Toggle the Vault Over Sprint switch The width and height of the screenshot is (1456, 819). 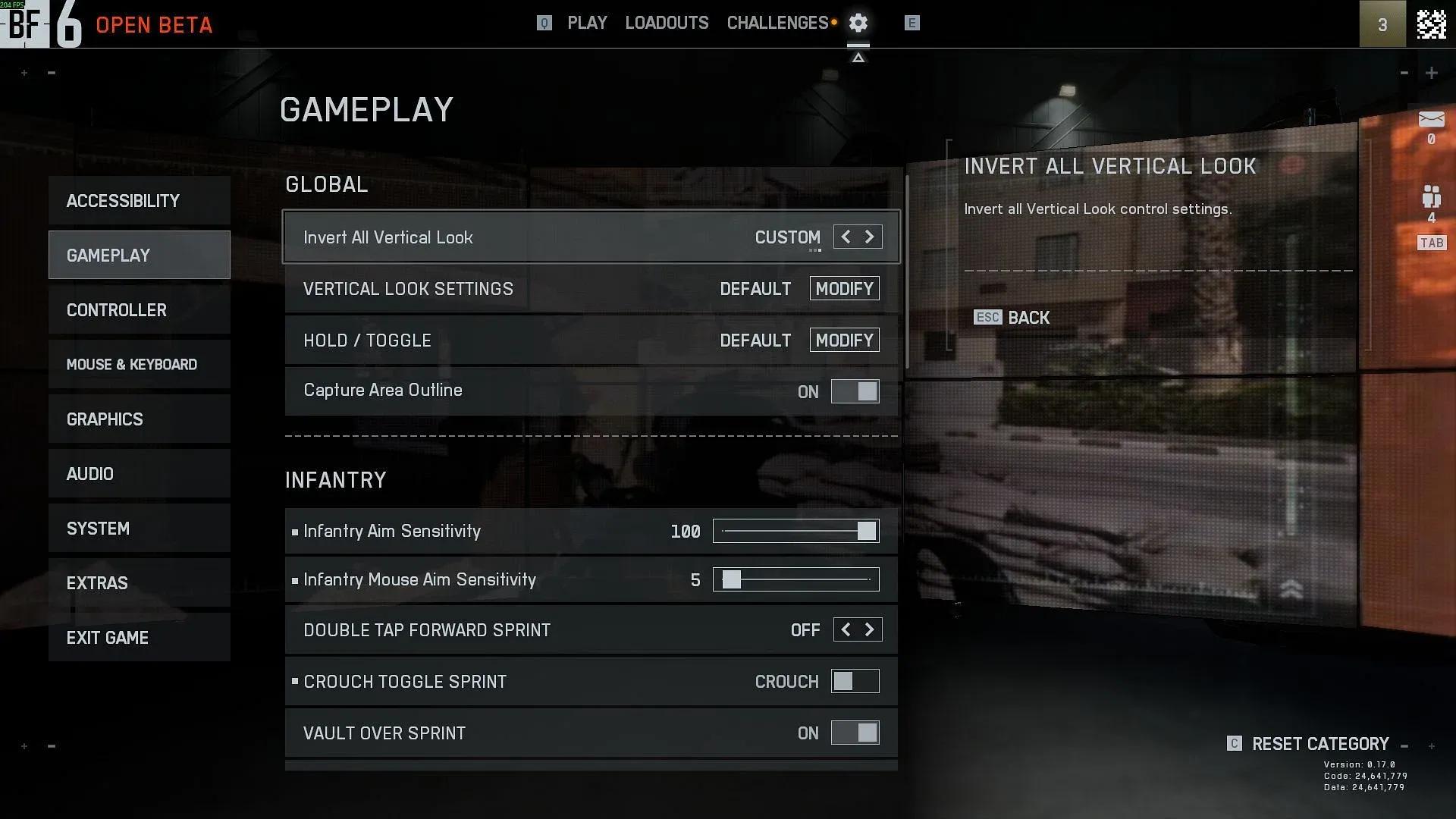point(855,733)
